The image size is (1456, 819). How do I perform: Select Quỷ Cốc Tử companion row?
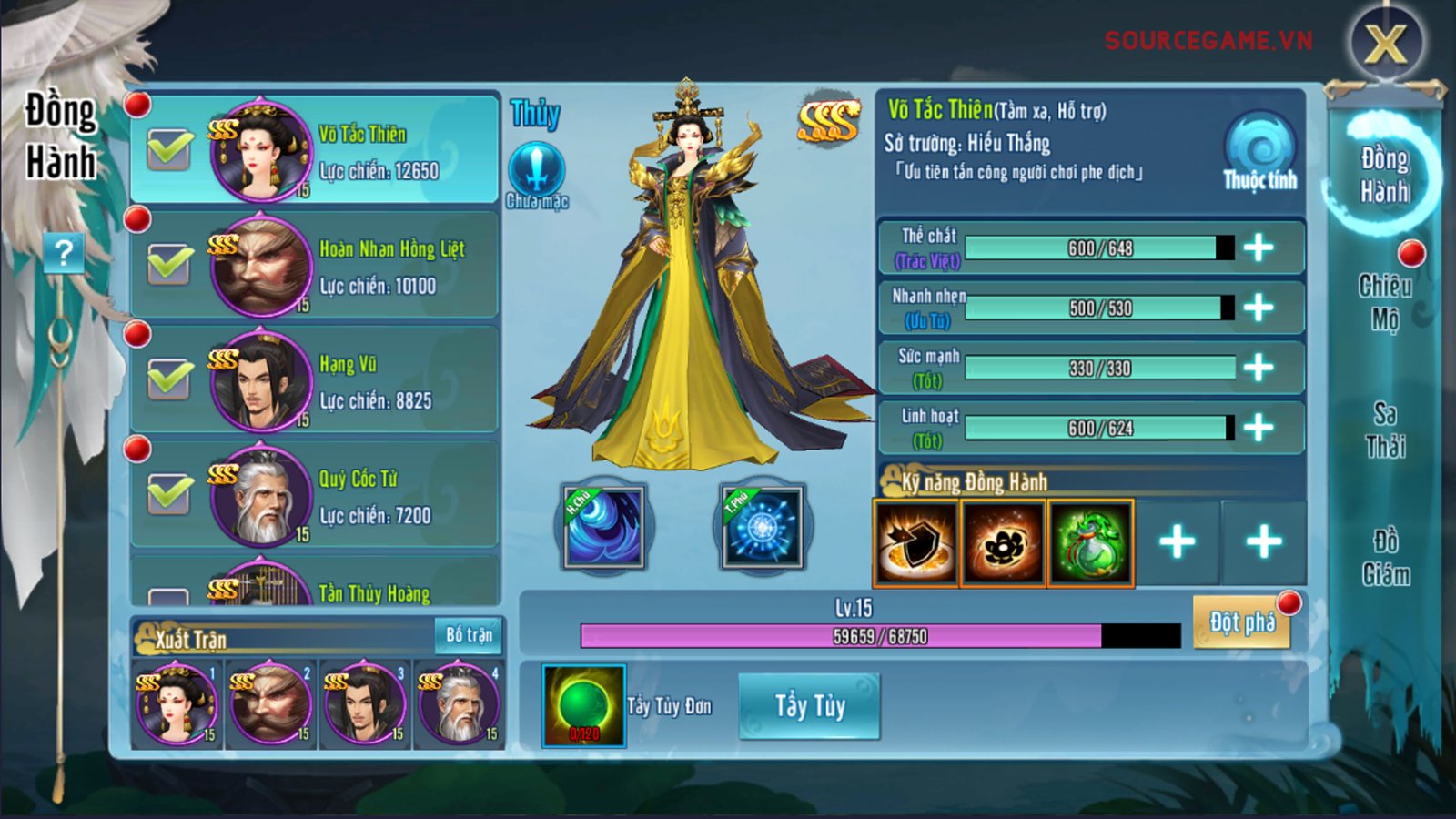point(364,496)
